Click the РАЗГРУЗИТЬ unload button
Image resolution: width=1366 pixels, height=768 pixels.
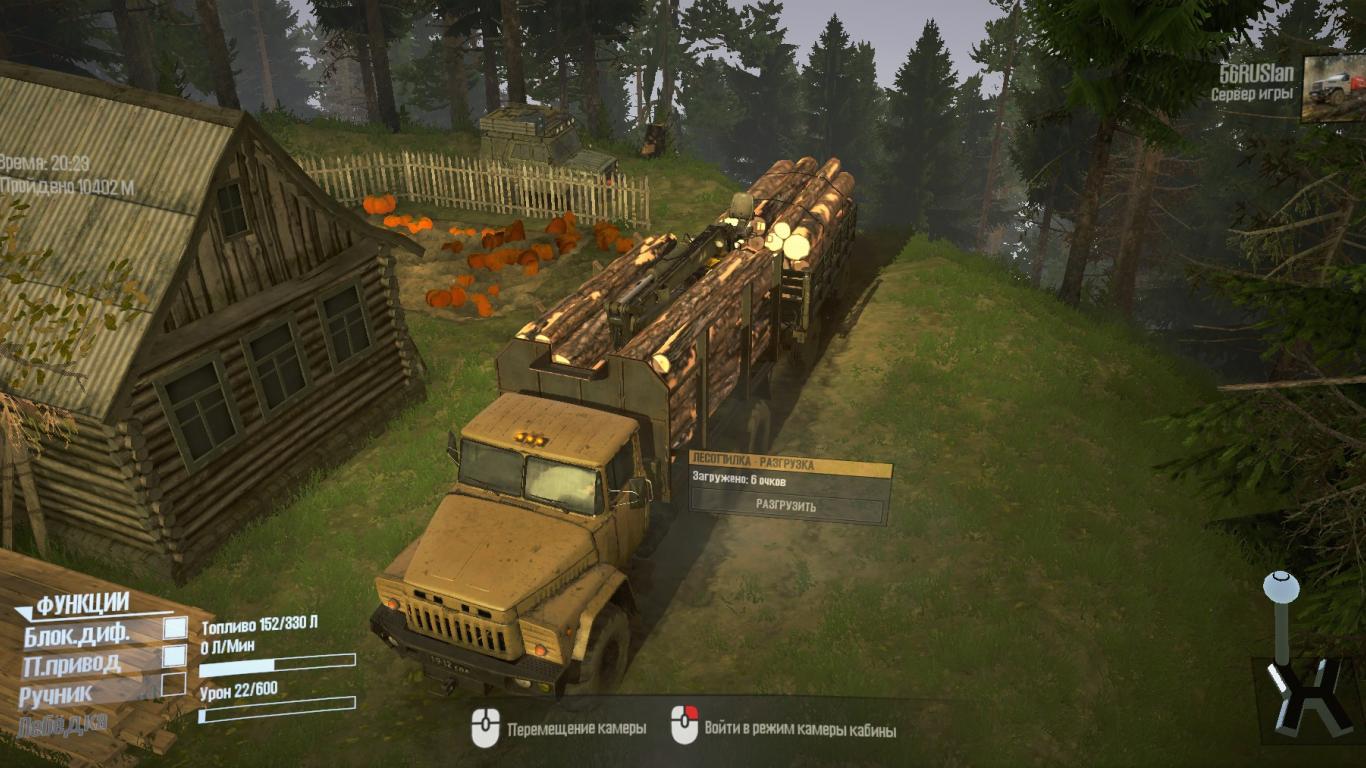[x=786, y=506]
